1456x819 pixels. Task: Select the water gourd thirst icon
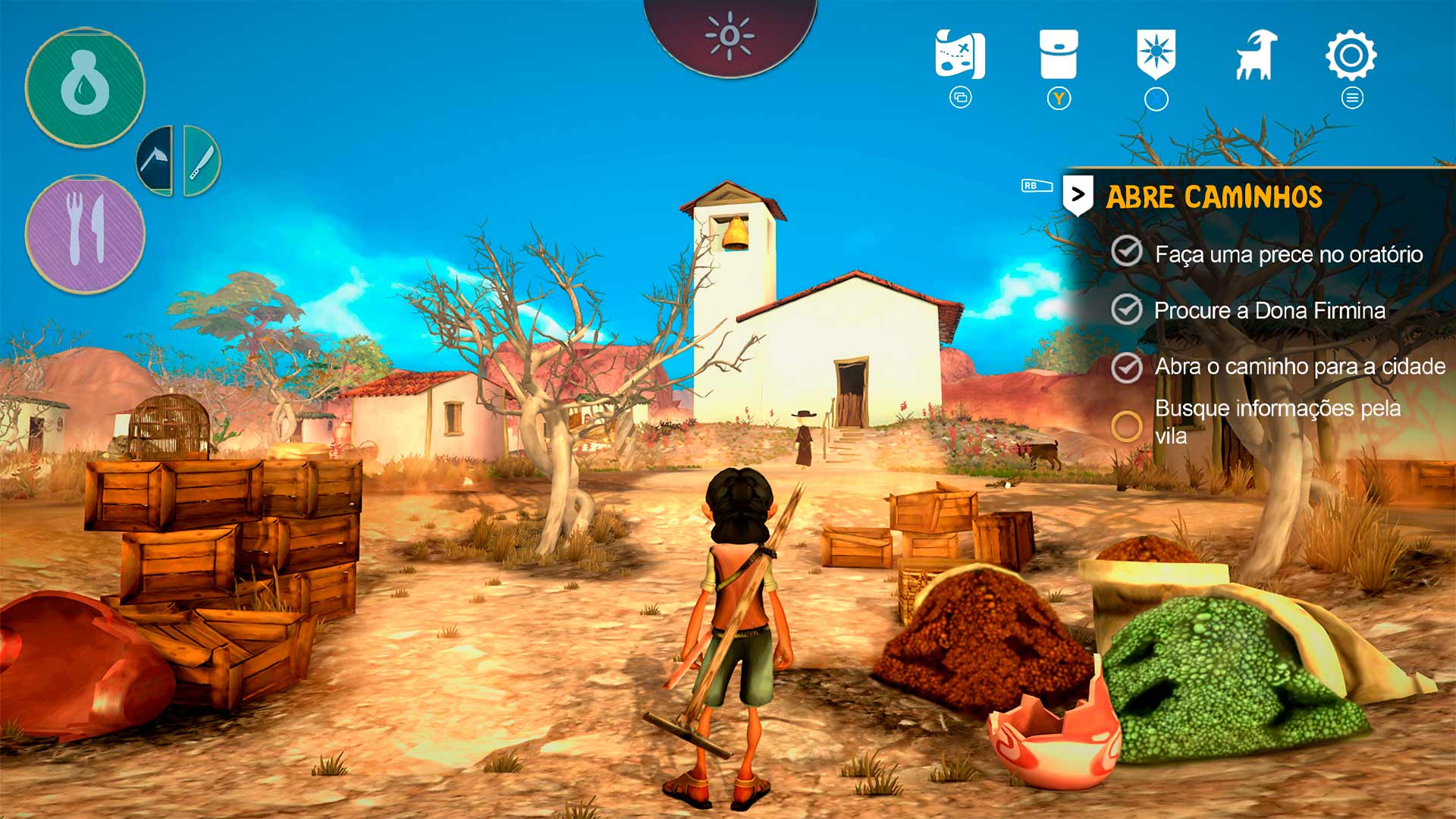[x=85, y=88]
